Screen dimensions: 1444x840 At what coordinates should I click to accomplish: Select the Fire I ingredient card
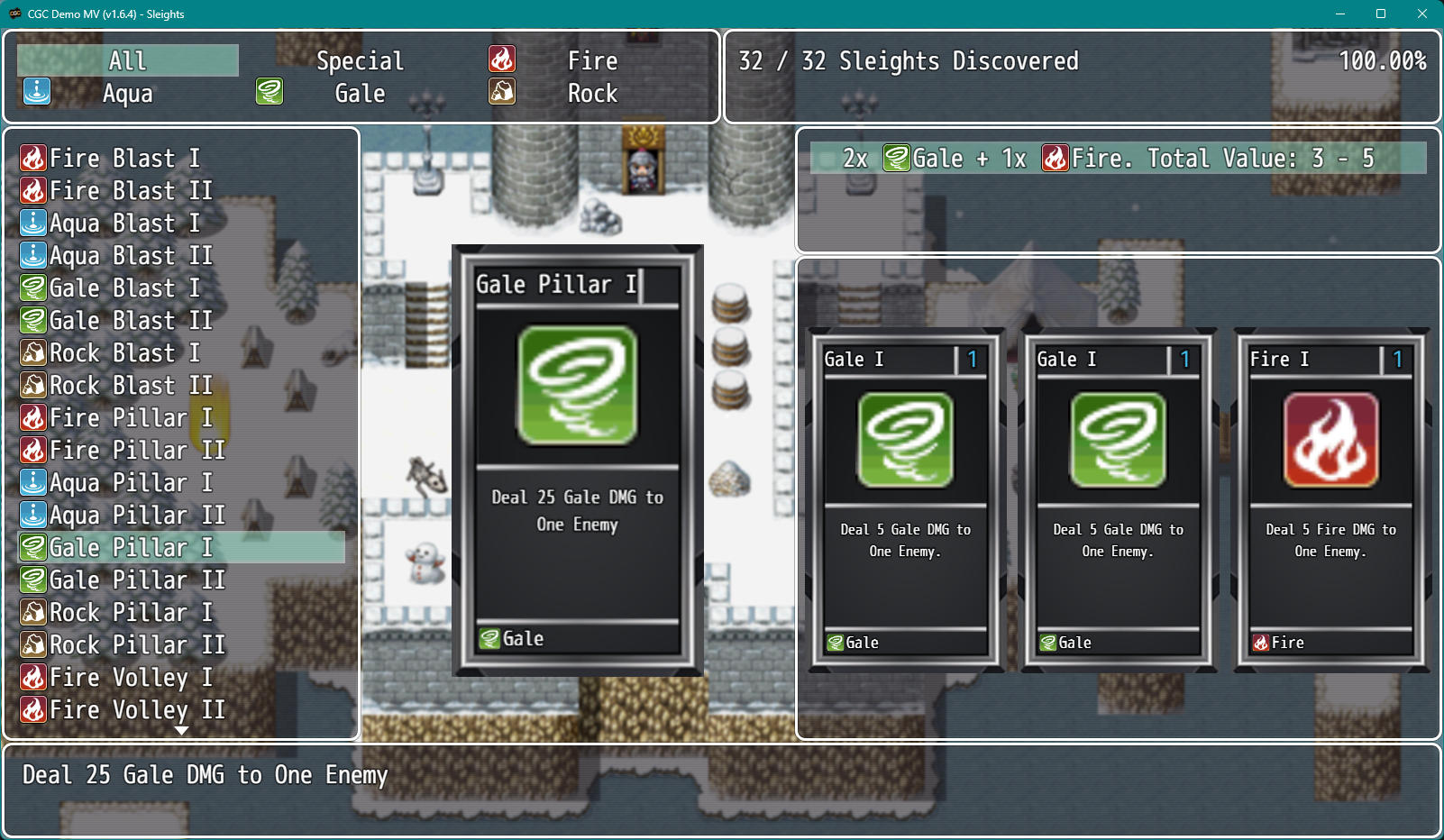pyautogui.click(x=1330, y=499)
